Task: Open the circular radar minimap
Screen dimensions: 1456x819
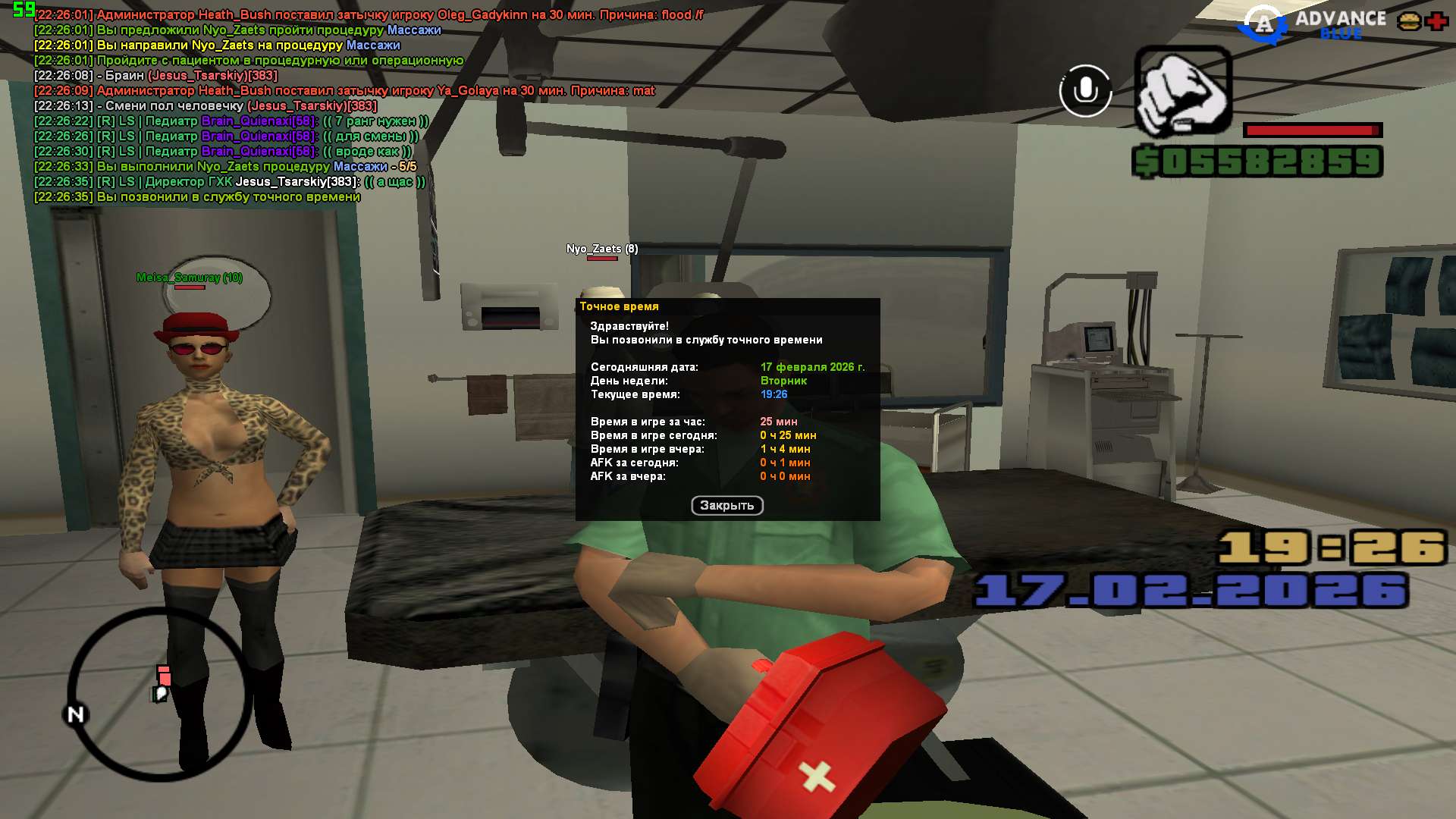Action: (x=159, y=694)
